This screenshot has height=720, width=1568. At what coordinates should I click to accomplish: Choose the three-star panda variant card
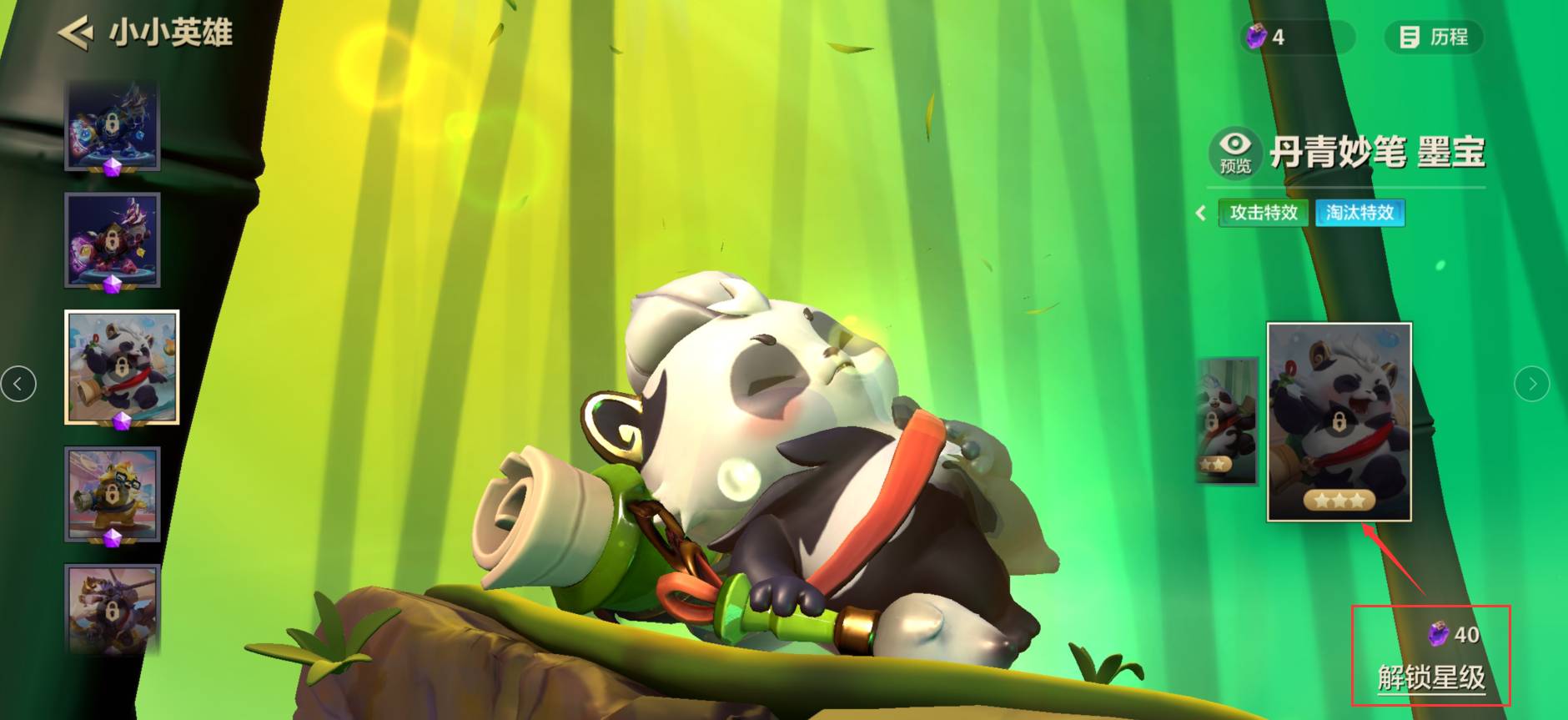click(x=1339, y=421)
